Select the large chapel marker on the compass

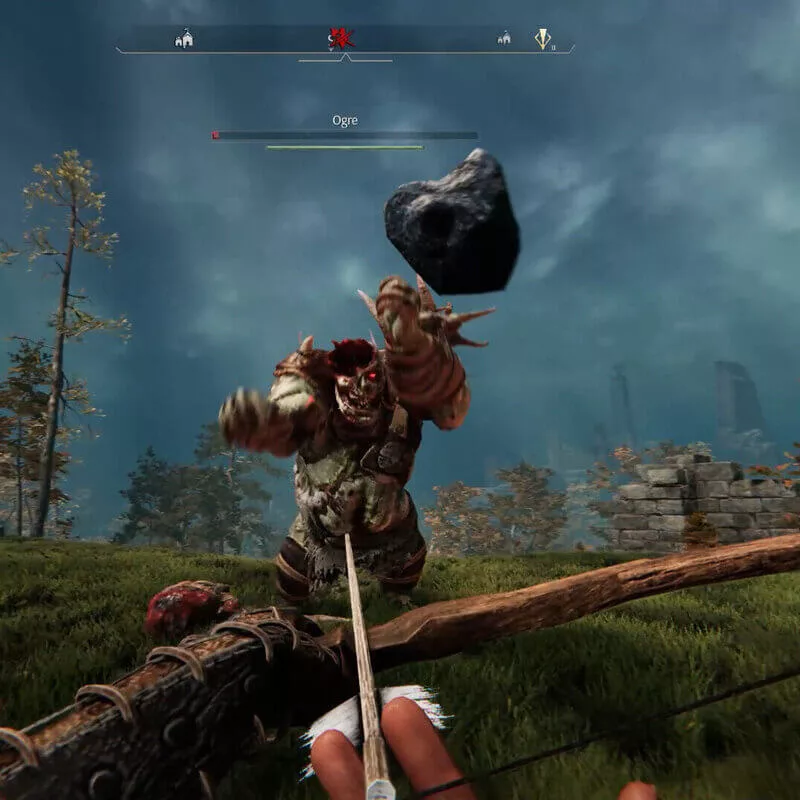click(x=184, y=39)
